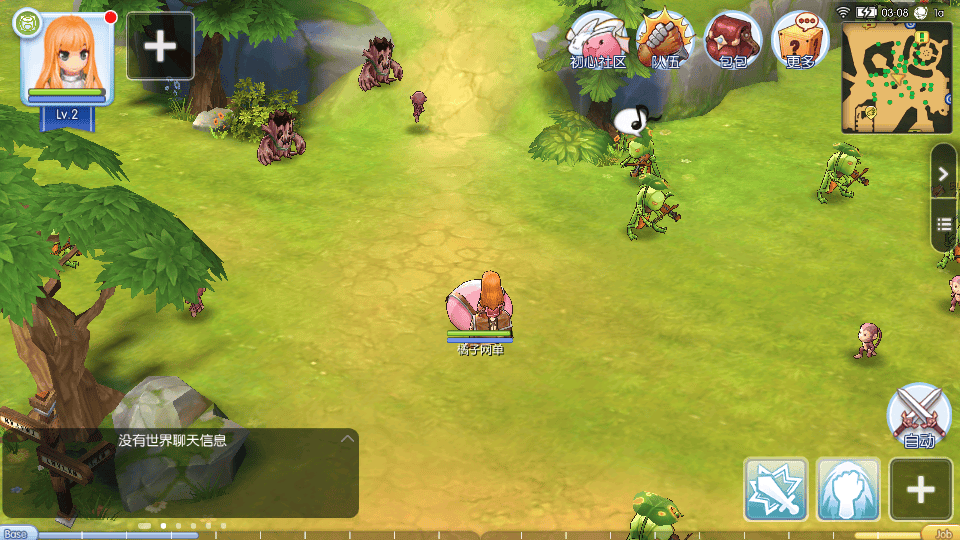This screenshot has height=540, width=960.
Task: Toggle 自动 auto-battle mode
Action: pyautogui.click(x=919, y=415)
